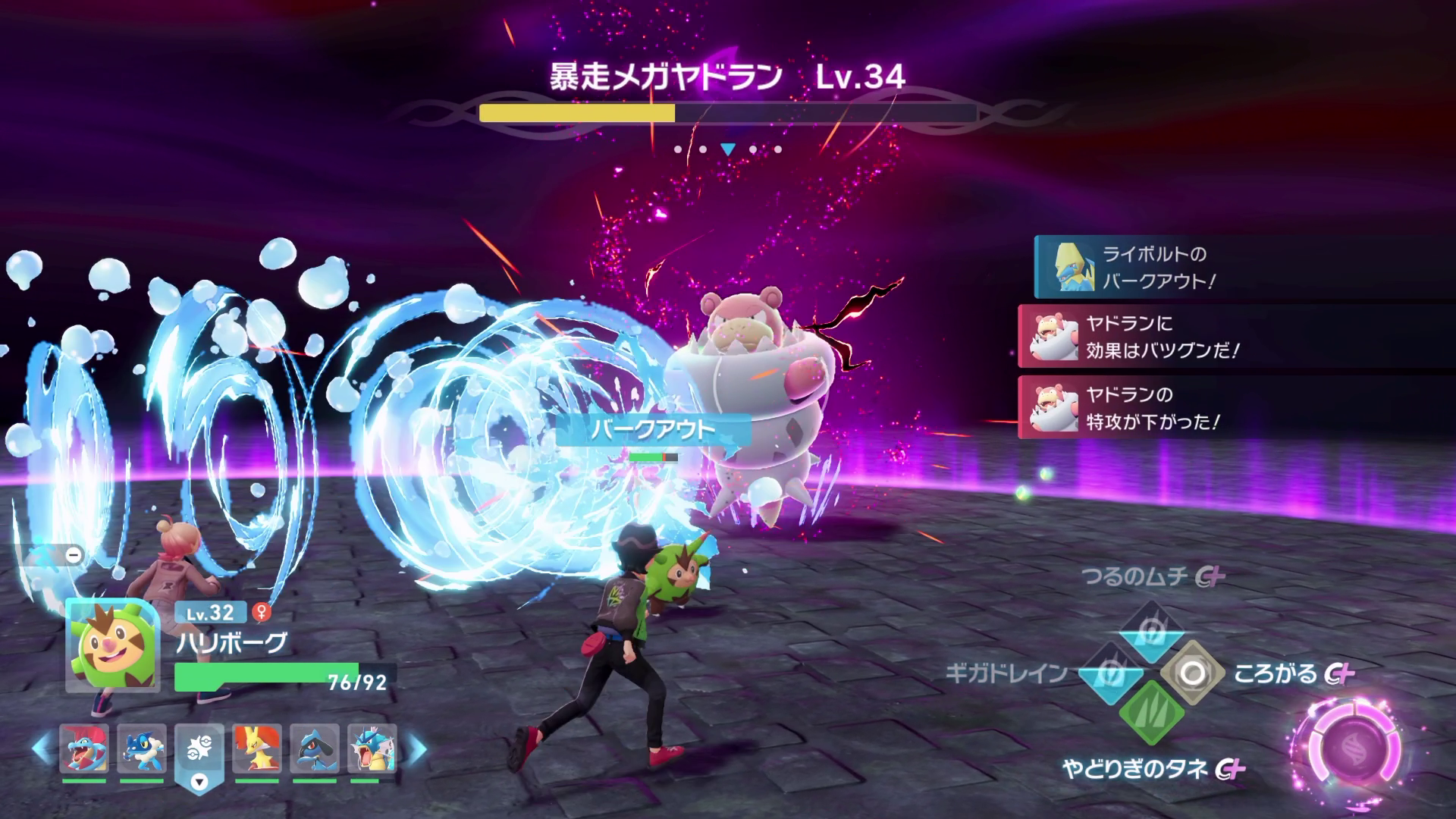Switch to Delphox in the party bar
Image resolution: width=1456 pixels, height=819 pixels.
coord(257,748)
